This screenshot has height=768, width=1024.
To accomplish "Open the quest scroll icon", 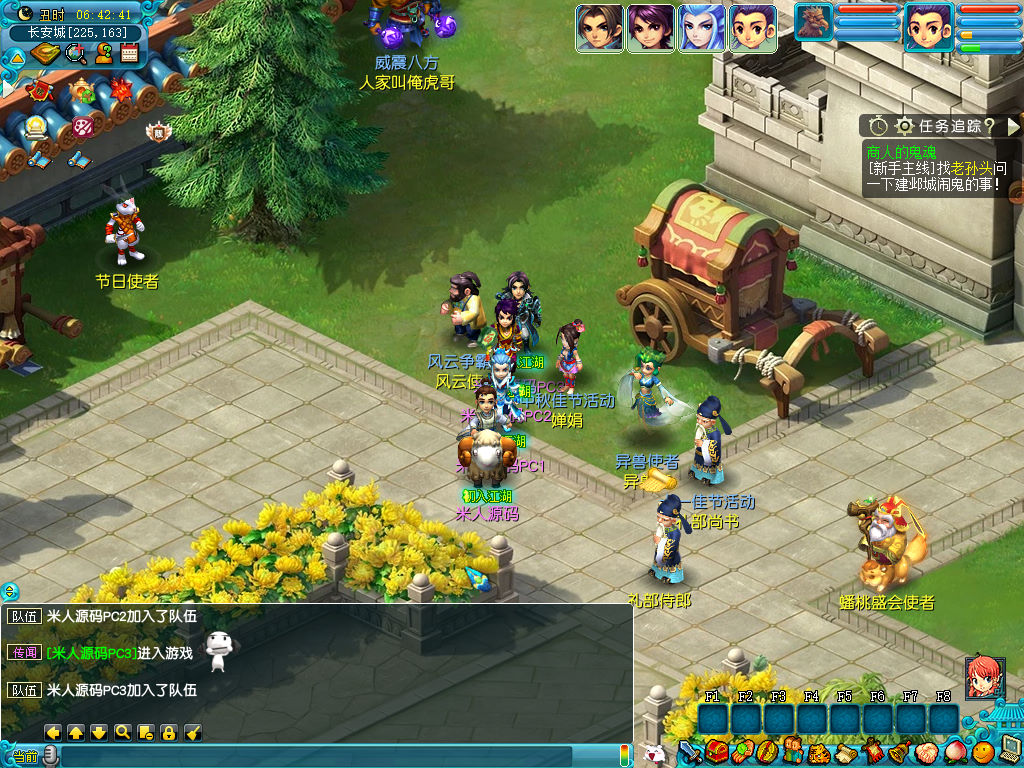I will [x=845, y=751].
